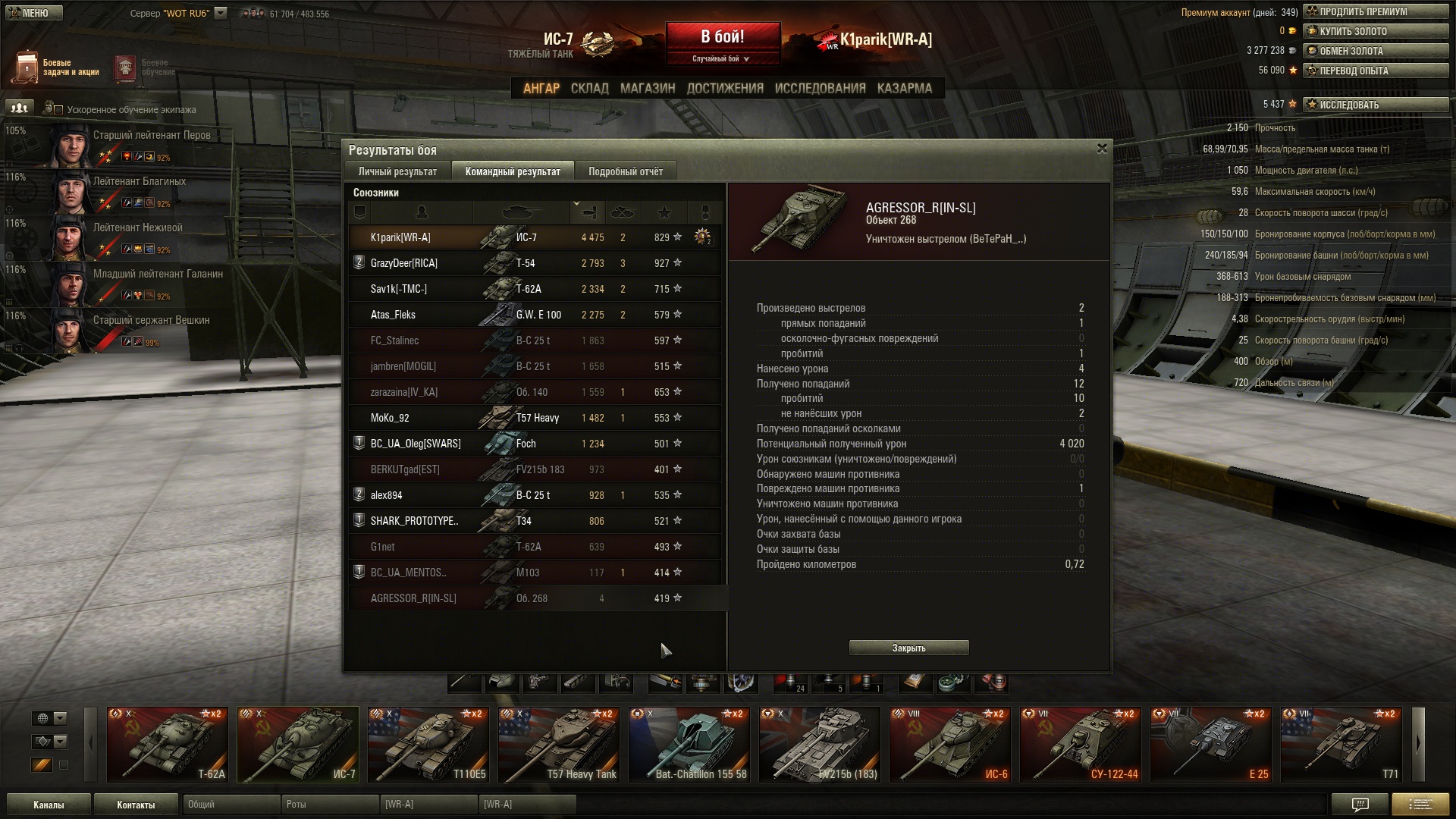Show the КАЗАРМА section
The image size is (1456, 819).
coord(904,89)
